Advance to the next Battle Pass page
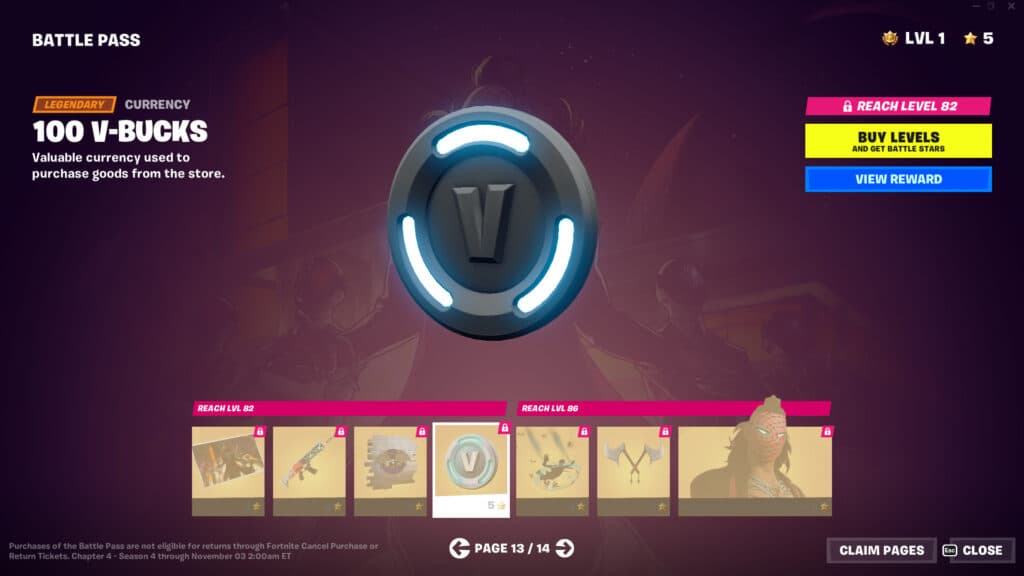The image size is (1024, 576). coord(565,547)
